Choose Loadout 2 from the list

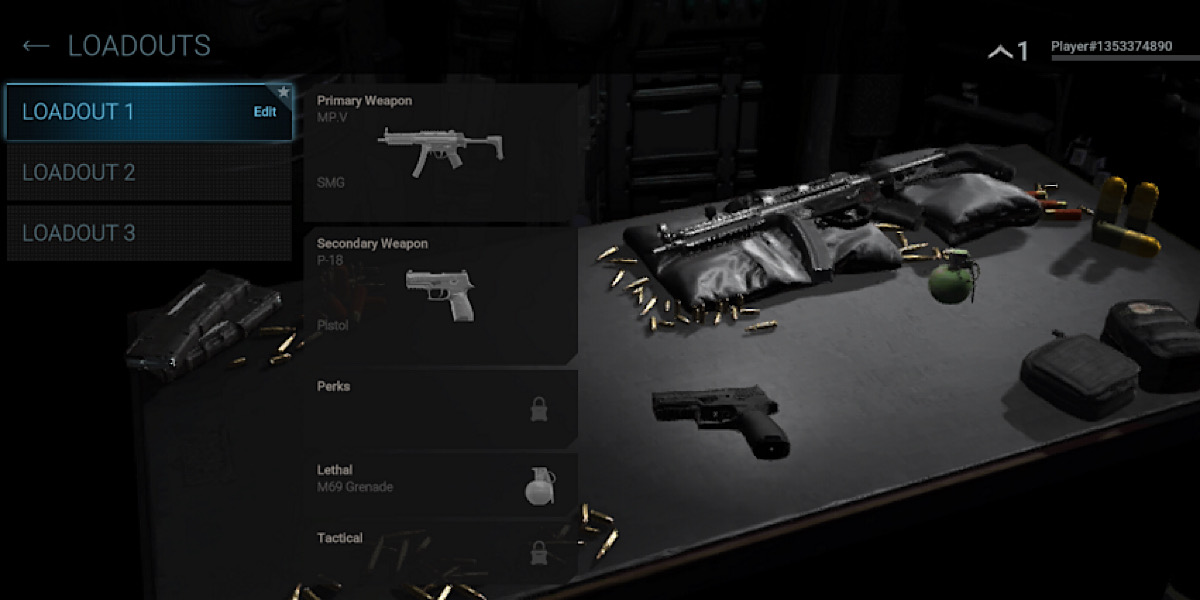click(x=149, y=173)
